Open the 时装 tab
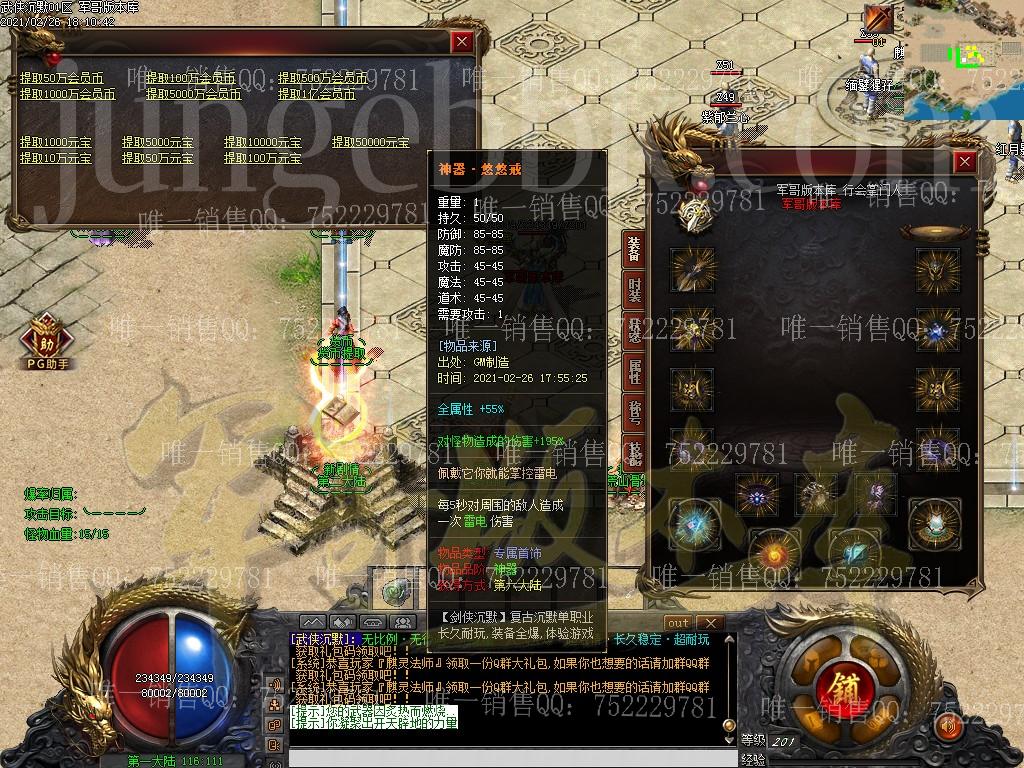 tap(634, 291)
